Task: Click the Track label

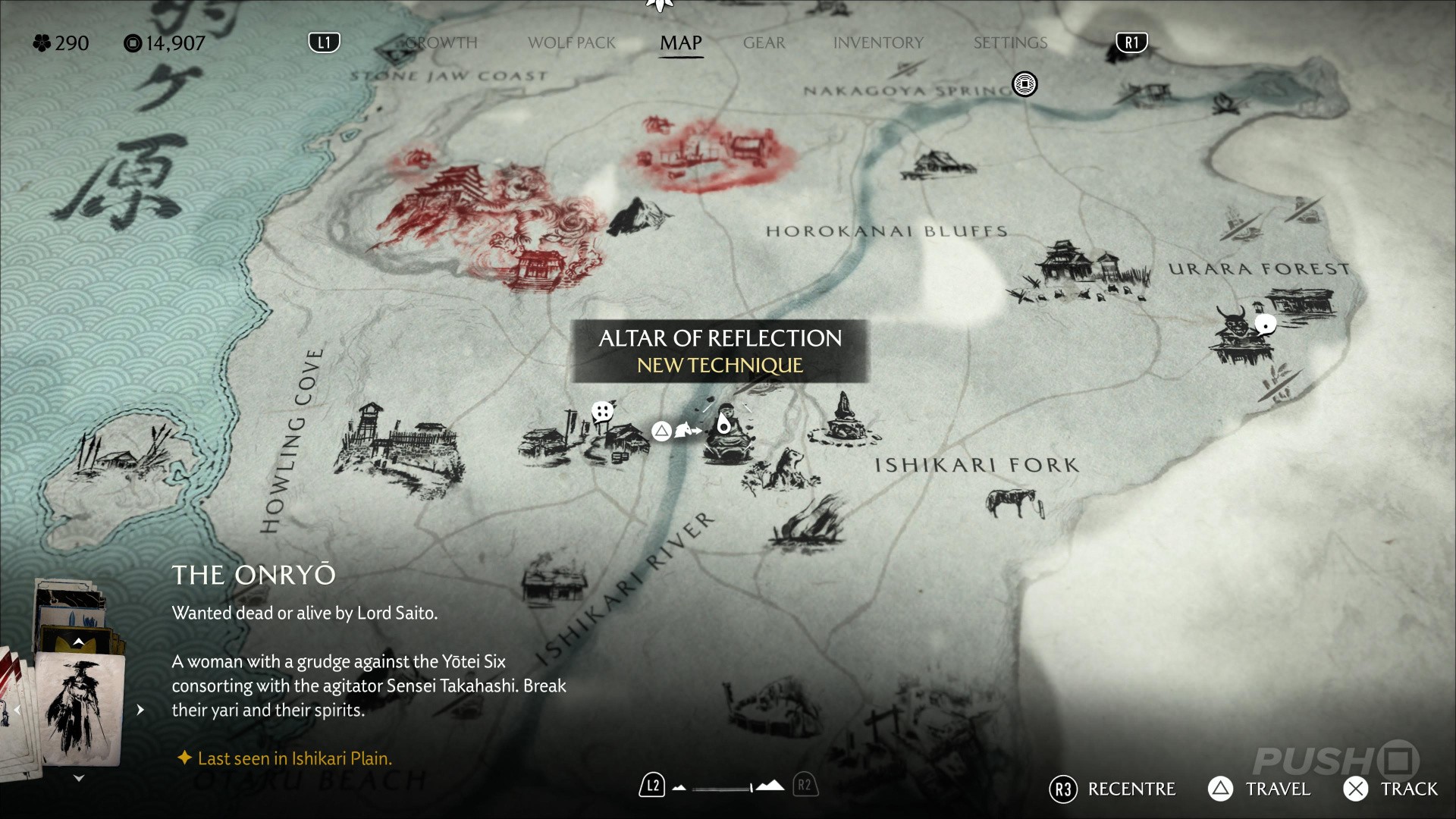Action: 1408,789
